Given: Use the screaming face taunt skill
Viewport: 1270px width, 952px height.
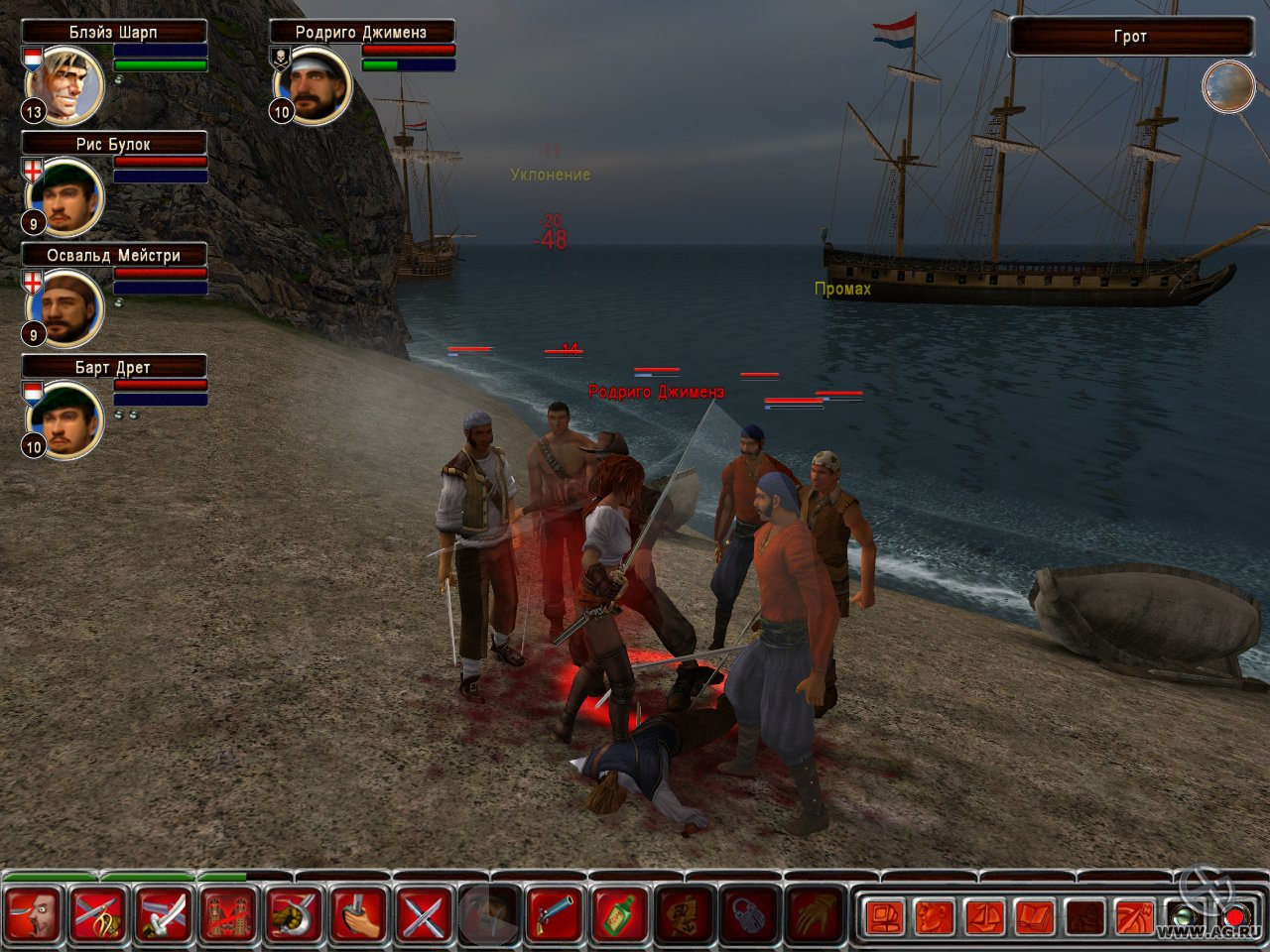Looking at the screenshot, I should coord(34,914).
